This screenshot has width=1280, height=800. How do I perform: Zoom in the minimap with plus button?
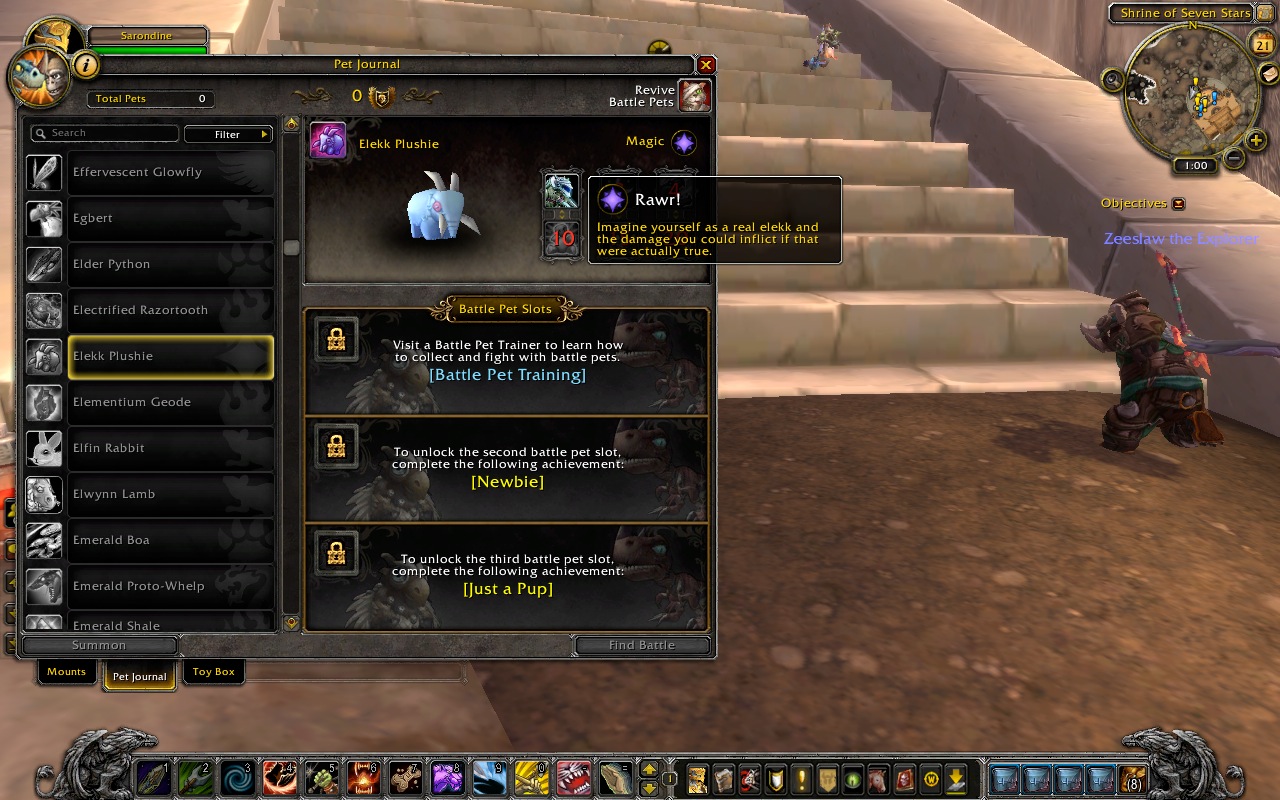[x=1257, y=141]
